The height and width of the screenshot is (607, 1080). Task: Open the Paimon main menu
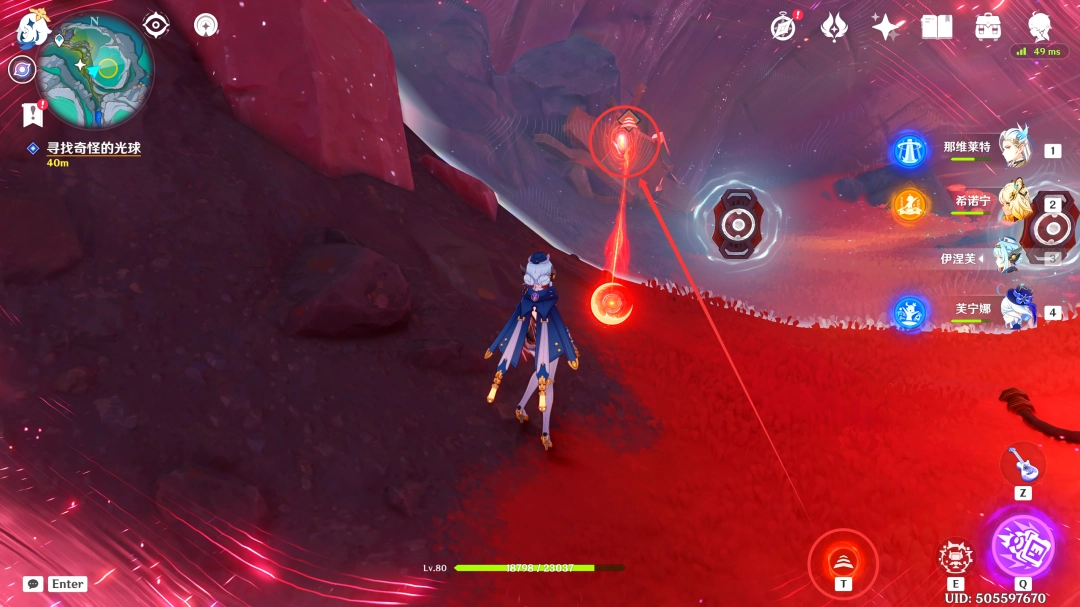pyautogui.click(x=32, y=30)
